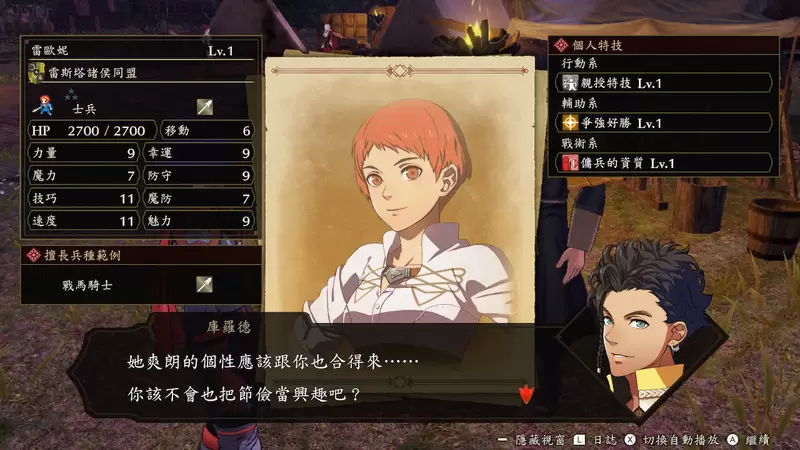
Task: Advance dialogue with the red arrow
Action: pyautogui.click(x=526, y=395)
